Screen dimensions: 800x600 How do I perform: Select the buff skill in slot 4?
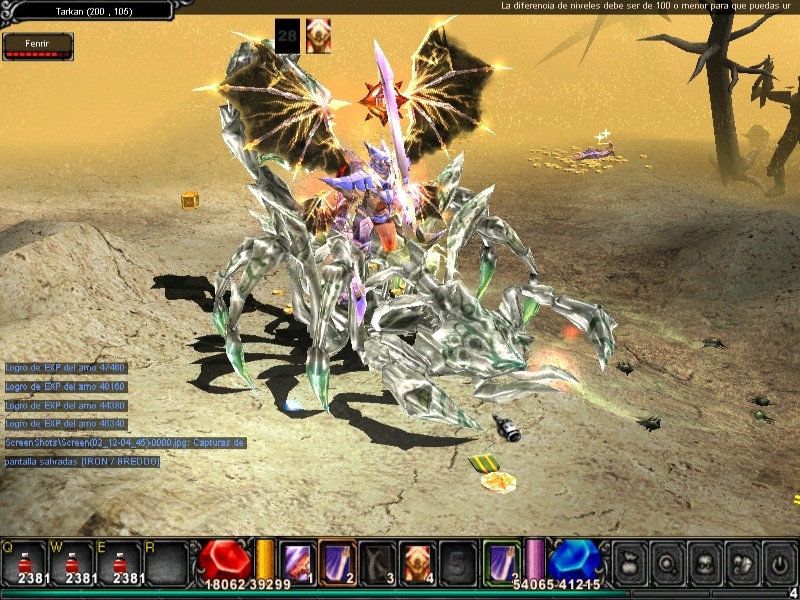pos(416,560)
